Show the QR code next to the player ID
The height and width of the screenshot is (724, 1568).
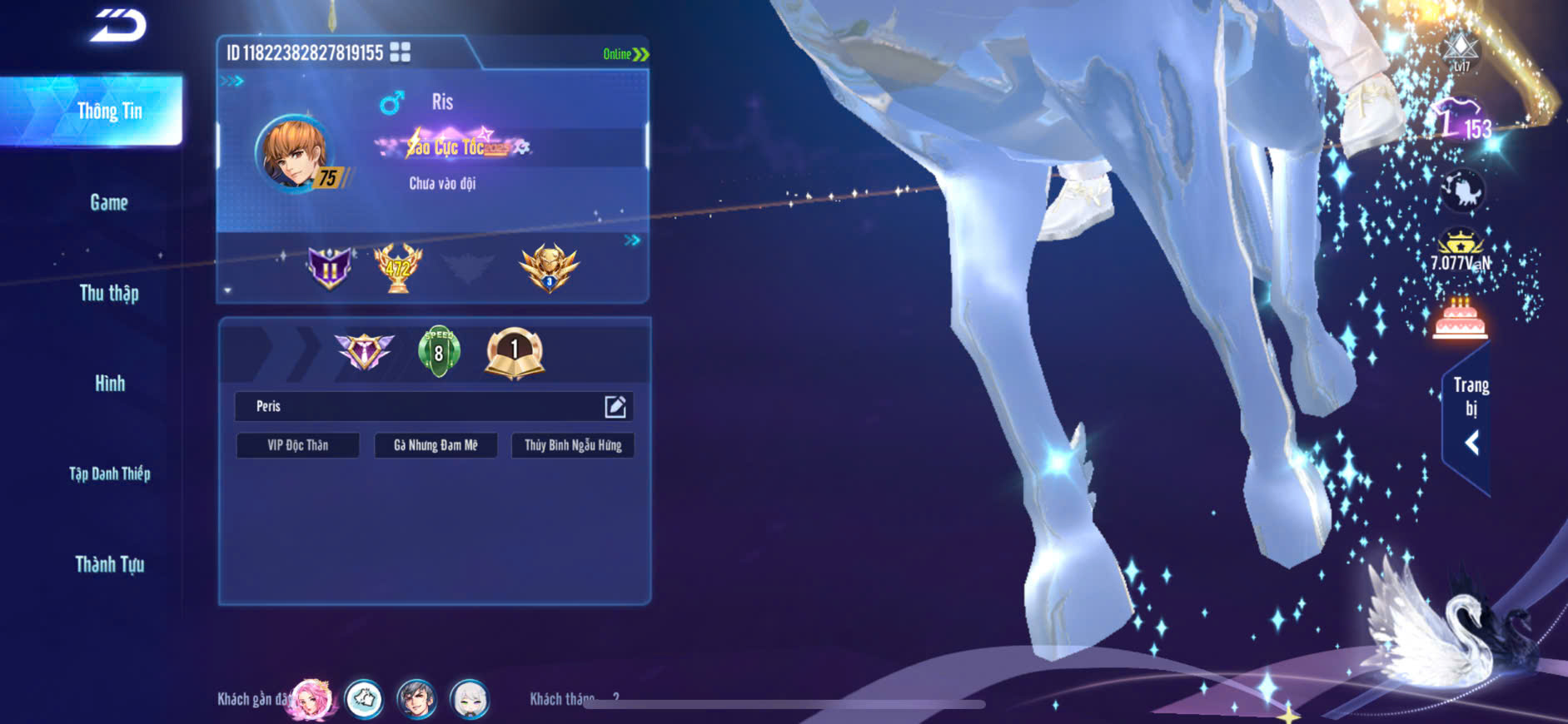tap(401, 52)
